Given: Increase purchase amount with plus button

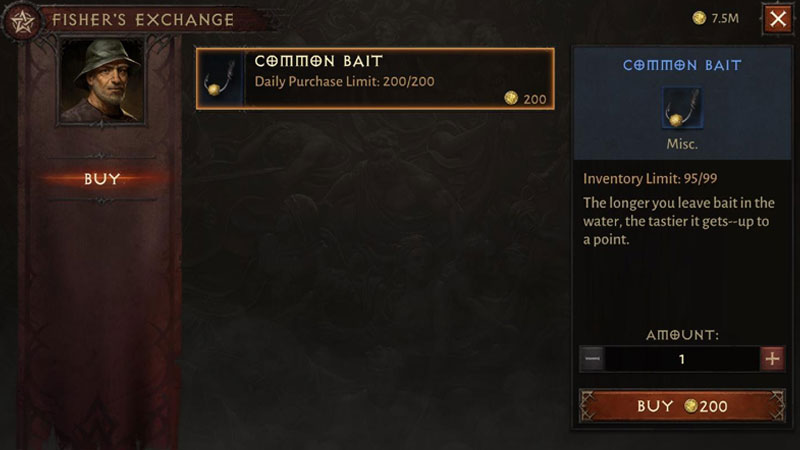Looking at the screenshot, I should tap(772, 359).
